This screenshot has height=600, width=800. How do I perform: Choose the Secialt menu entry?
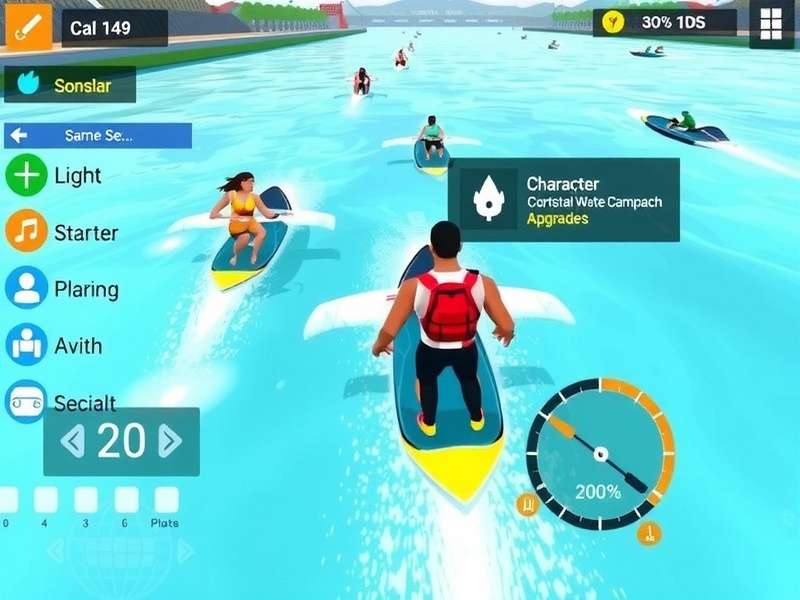click(26, 402)
